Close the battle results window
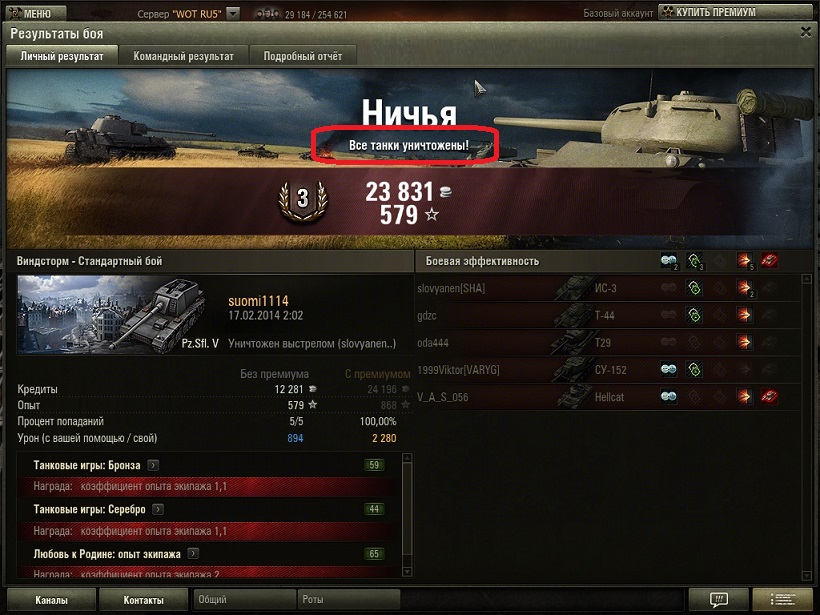Viewport: 820px width, 615px height. click(x=806, y=33)
